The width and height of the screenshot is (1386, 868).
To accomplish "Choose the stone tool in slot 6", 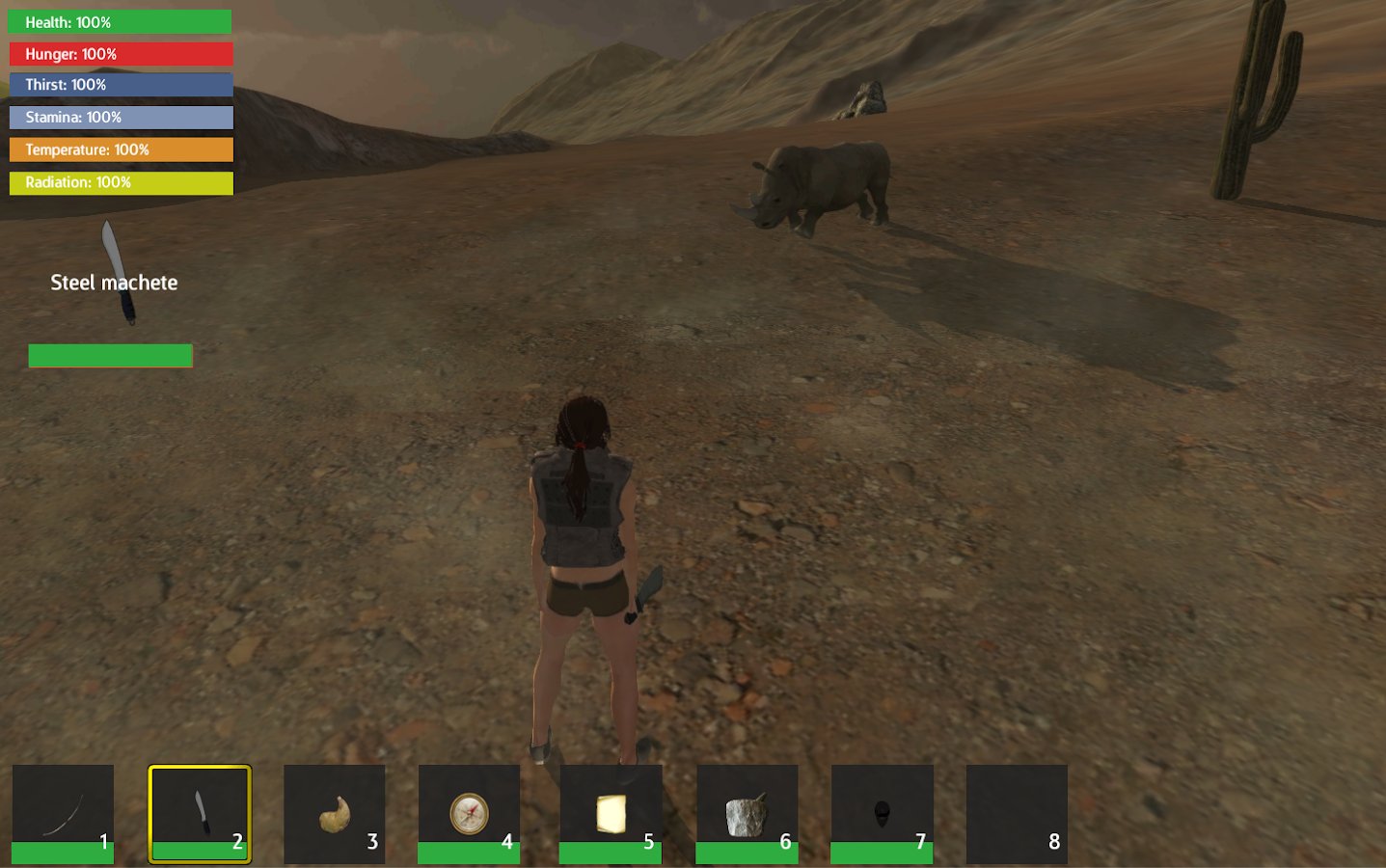I will pyautogui.click(x=747, y=813).
